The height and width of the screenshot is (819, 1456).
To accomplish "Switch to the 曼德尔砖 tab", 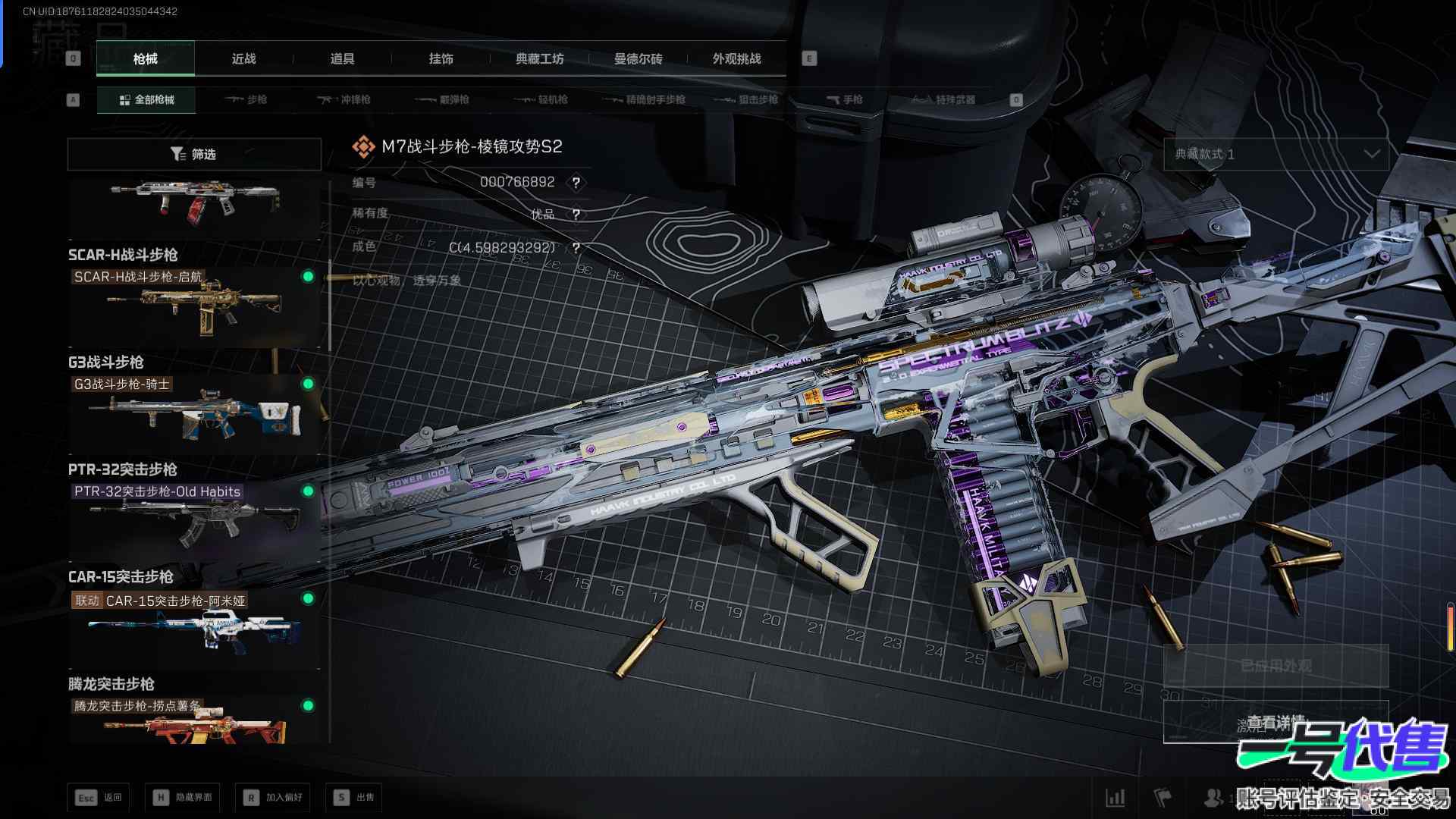I will pyautogui.click(x=638, y=58).
